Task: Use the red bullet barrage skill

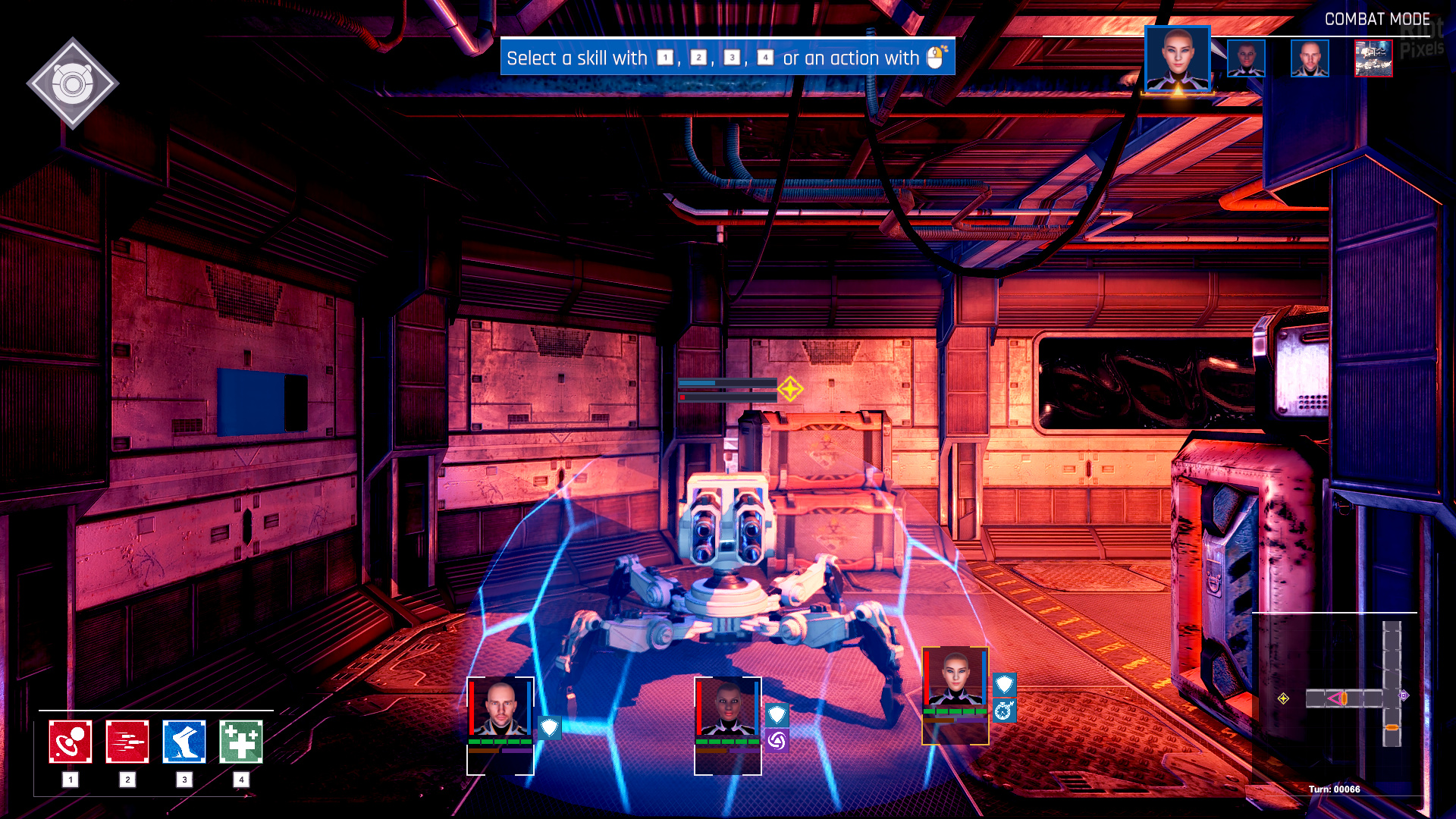Action: [127, 742]
